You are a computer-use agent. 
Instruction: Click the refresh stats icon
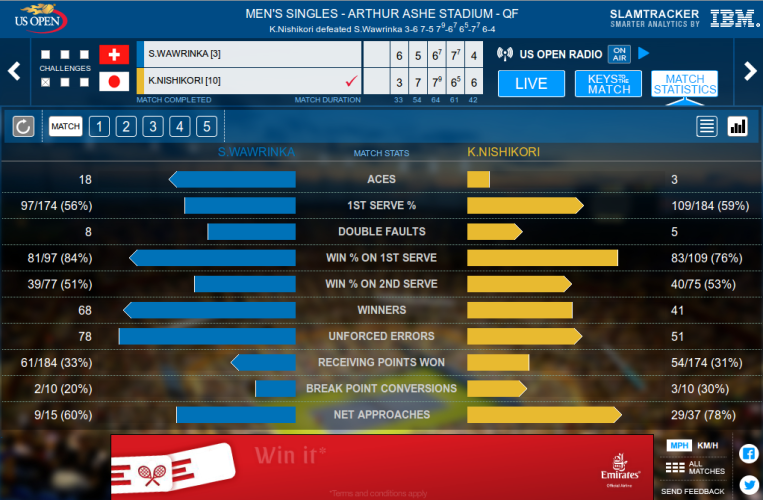[24, 126]
